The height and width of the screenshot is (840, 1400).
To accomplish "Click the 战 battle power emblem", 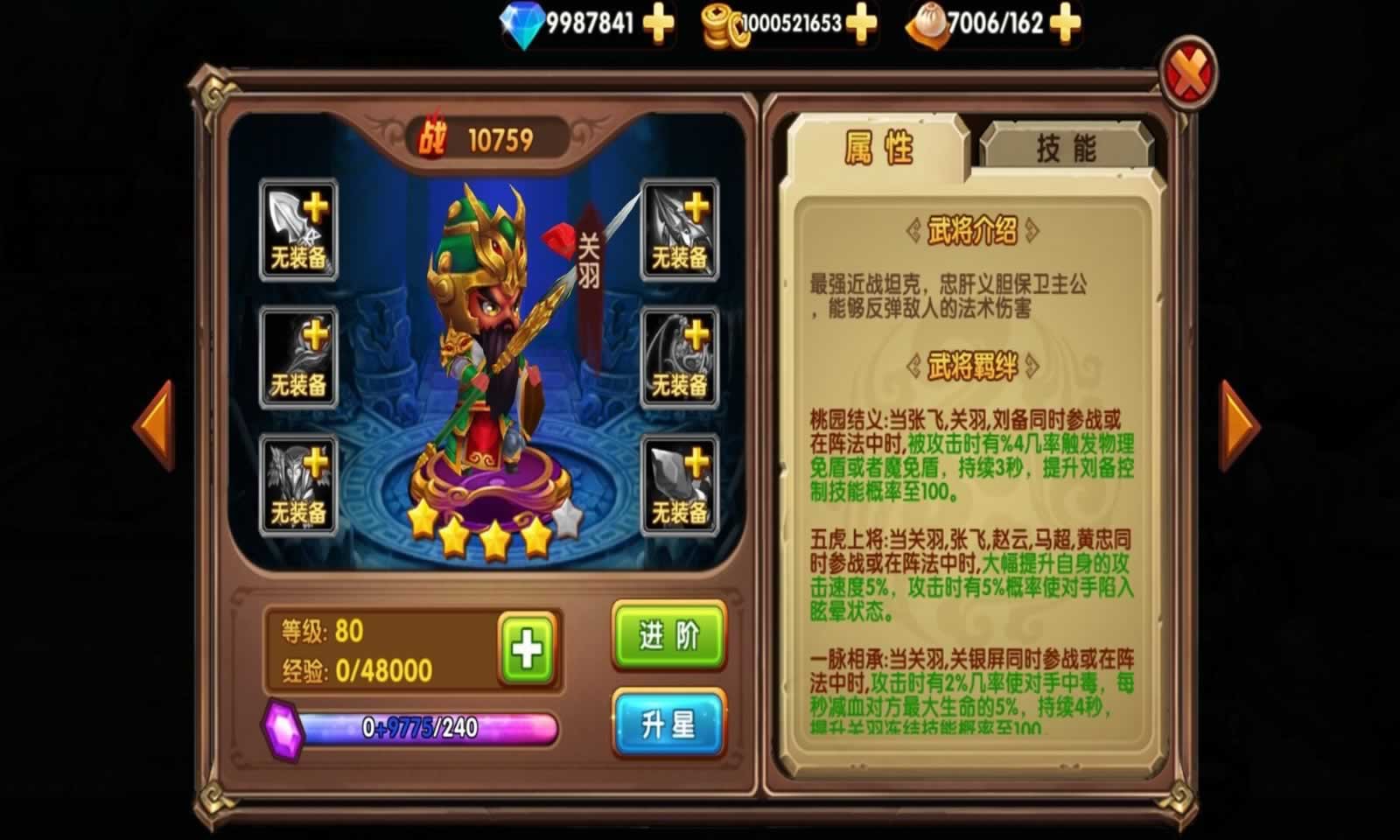I will pos(435,136).
